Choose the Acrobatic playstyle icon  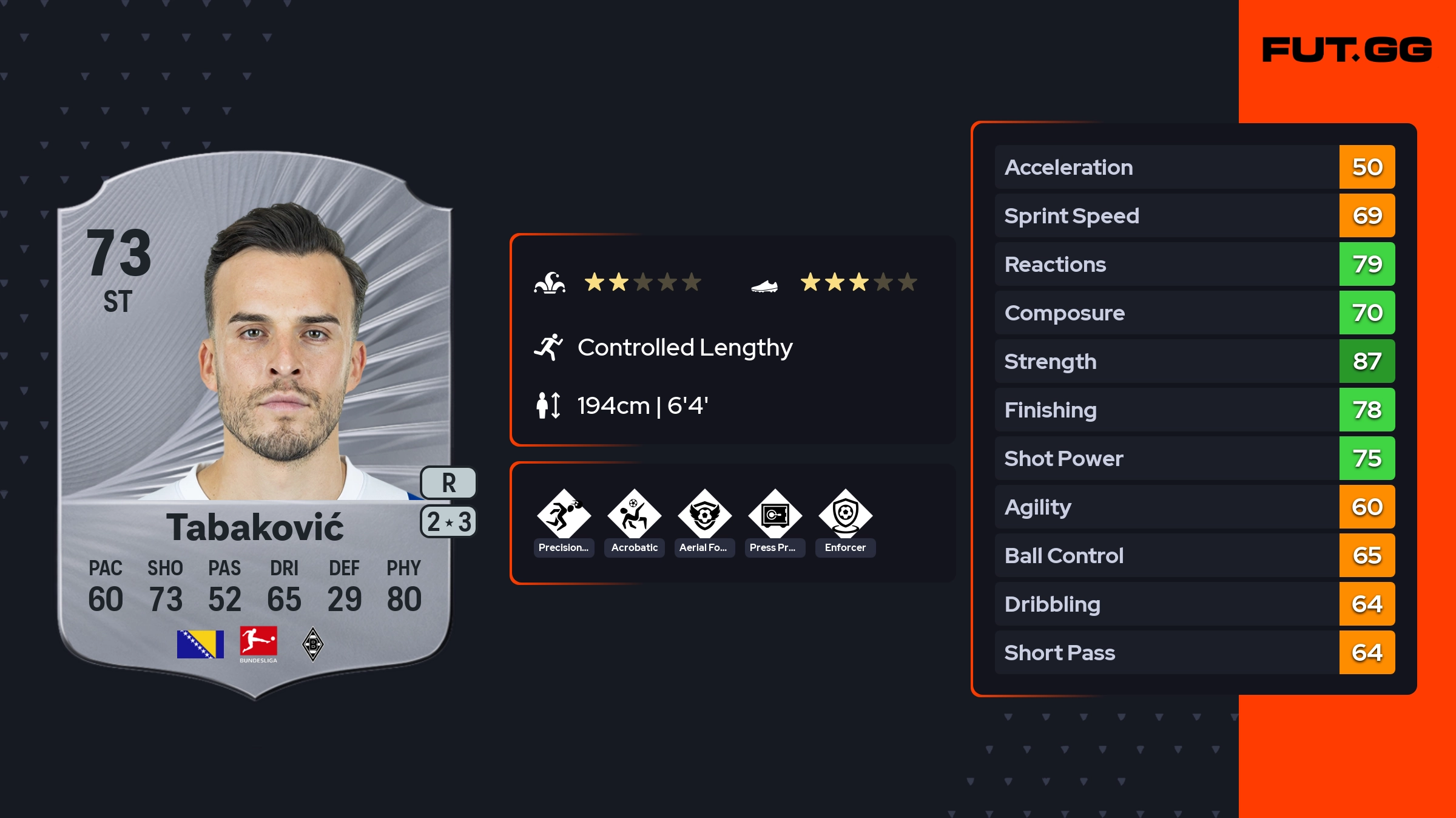coord(634,515)
